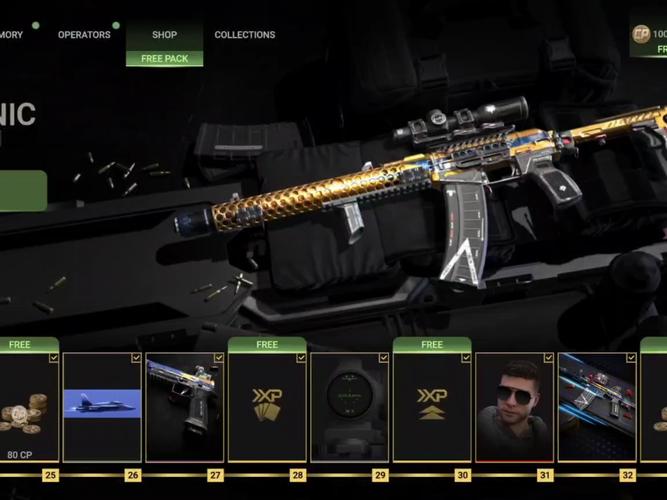This screenshot has width=667, height=500.
Task: Open the Shop tab
Action: click(164, 35)
